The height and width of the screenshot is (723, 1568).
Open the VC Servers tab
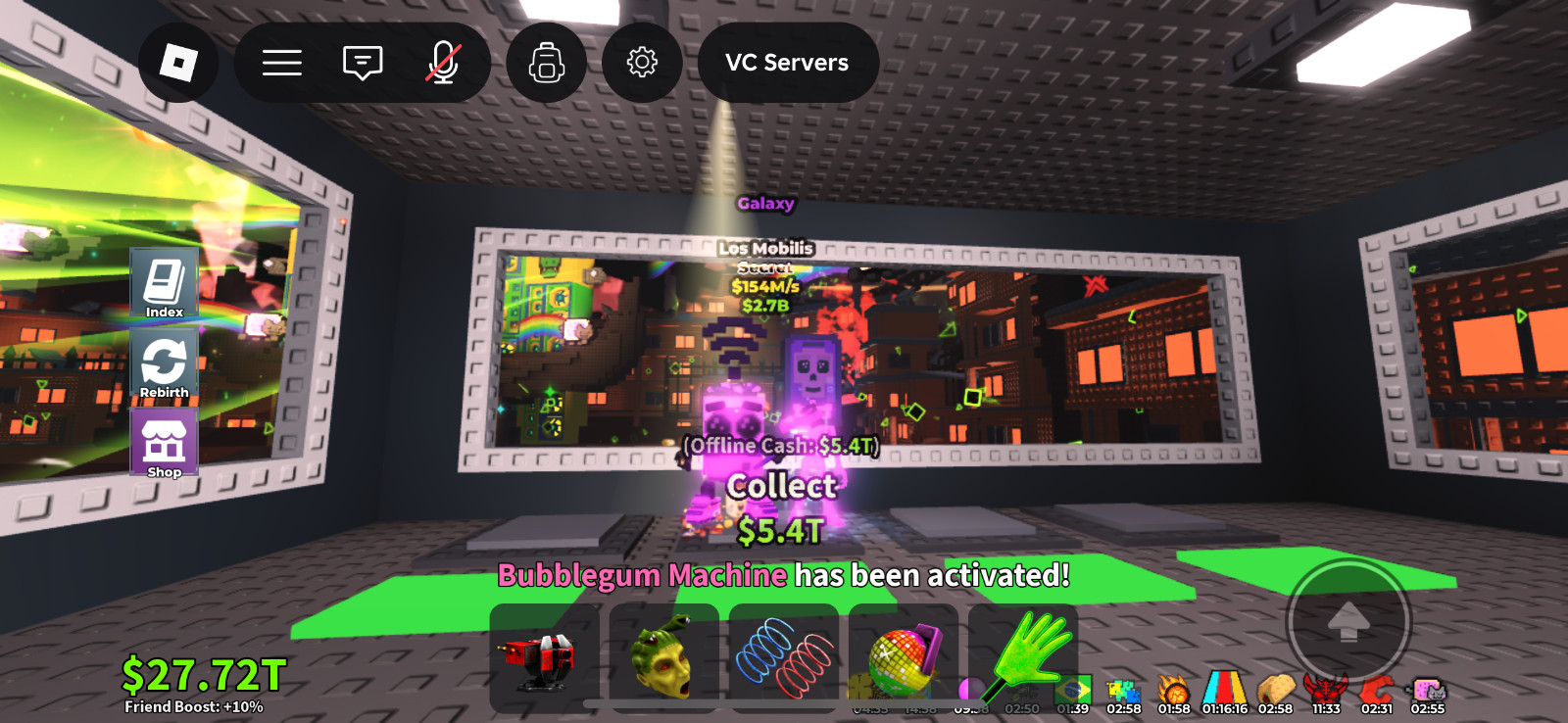(x=786, y=63)
